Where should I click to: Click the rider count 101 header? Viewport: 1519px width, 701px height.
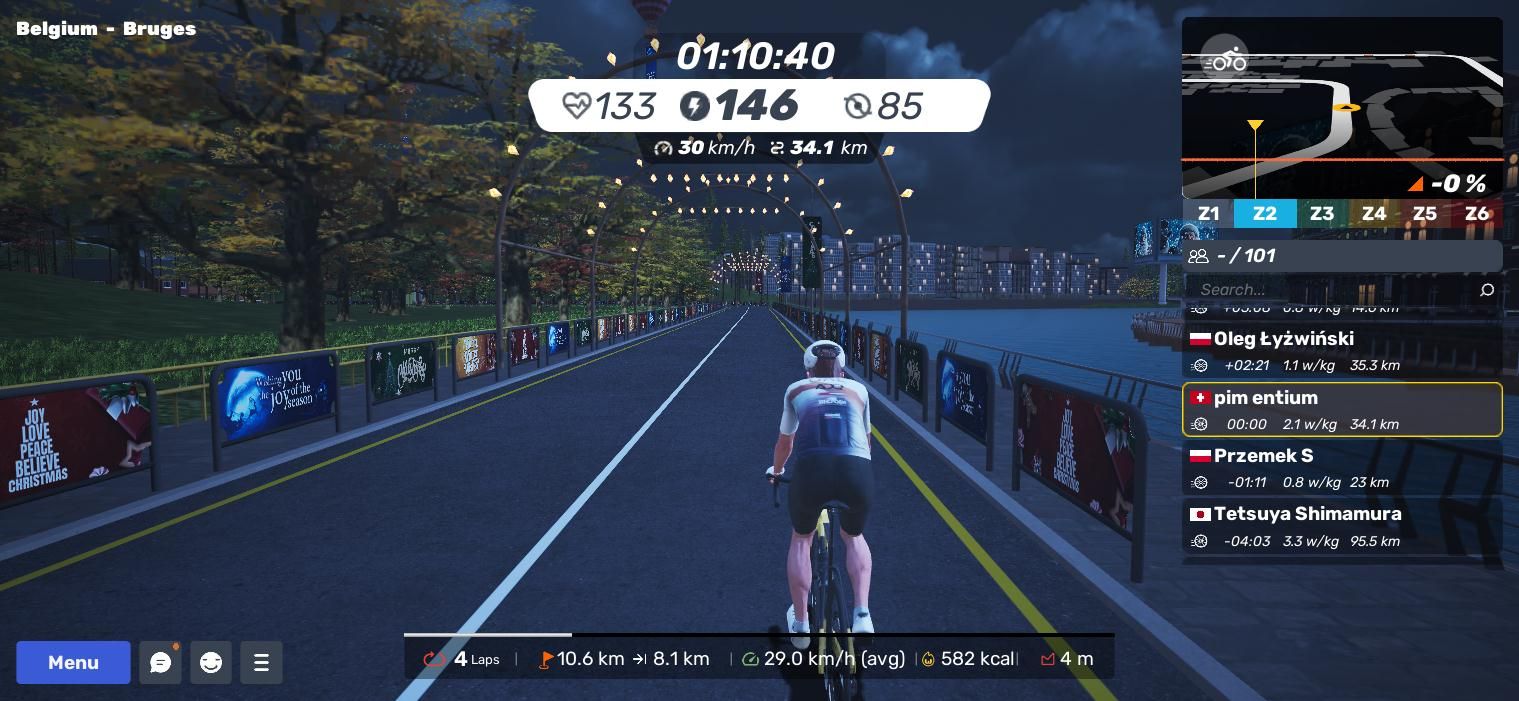1341,256
